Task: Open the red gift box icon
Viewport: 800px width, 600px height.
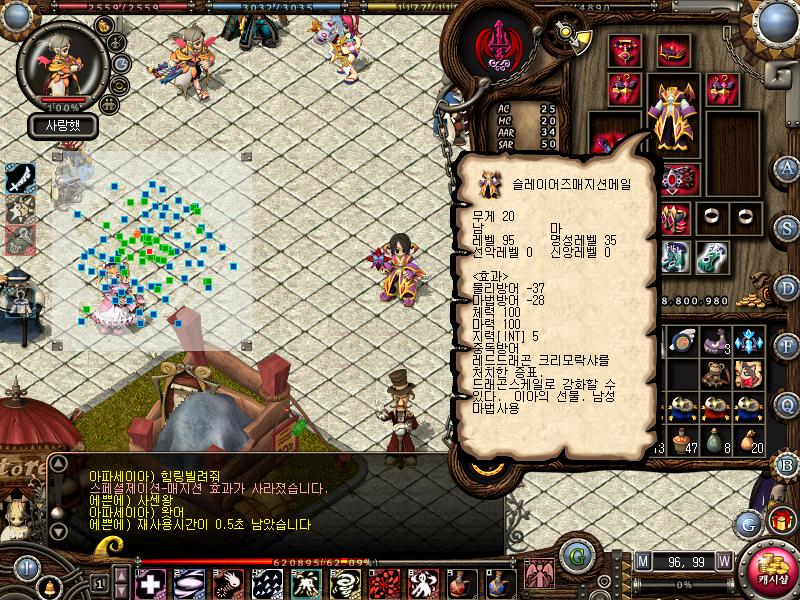Action: point(781,521)
